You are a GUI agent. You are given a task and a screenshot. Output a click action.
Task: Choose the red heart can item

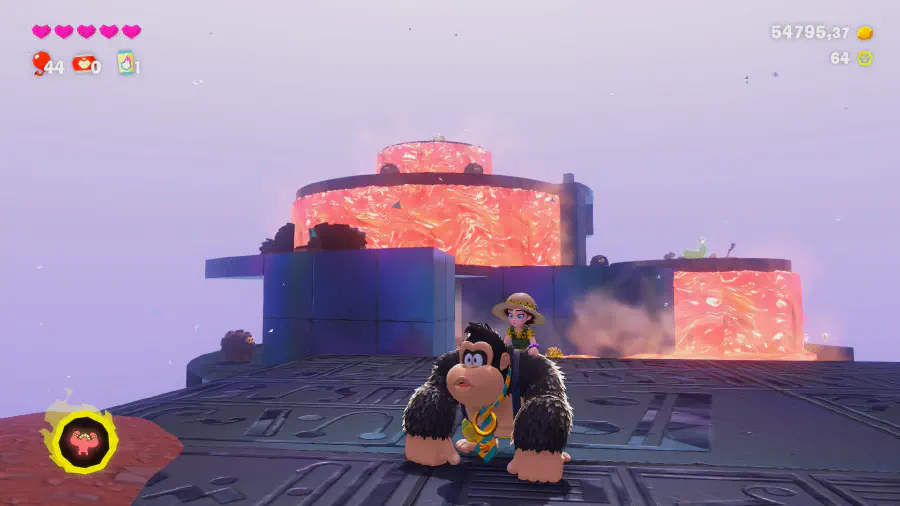click(x=82, y=63)
